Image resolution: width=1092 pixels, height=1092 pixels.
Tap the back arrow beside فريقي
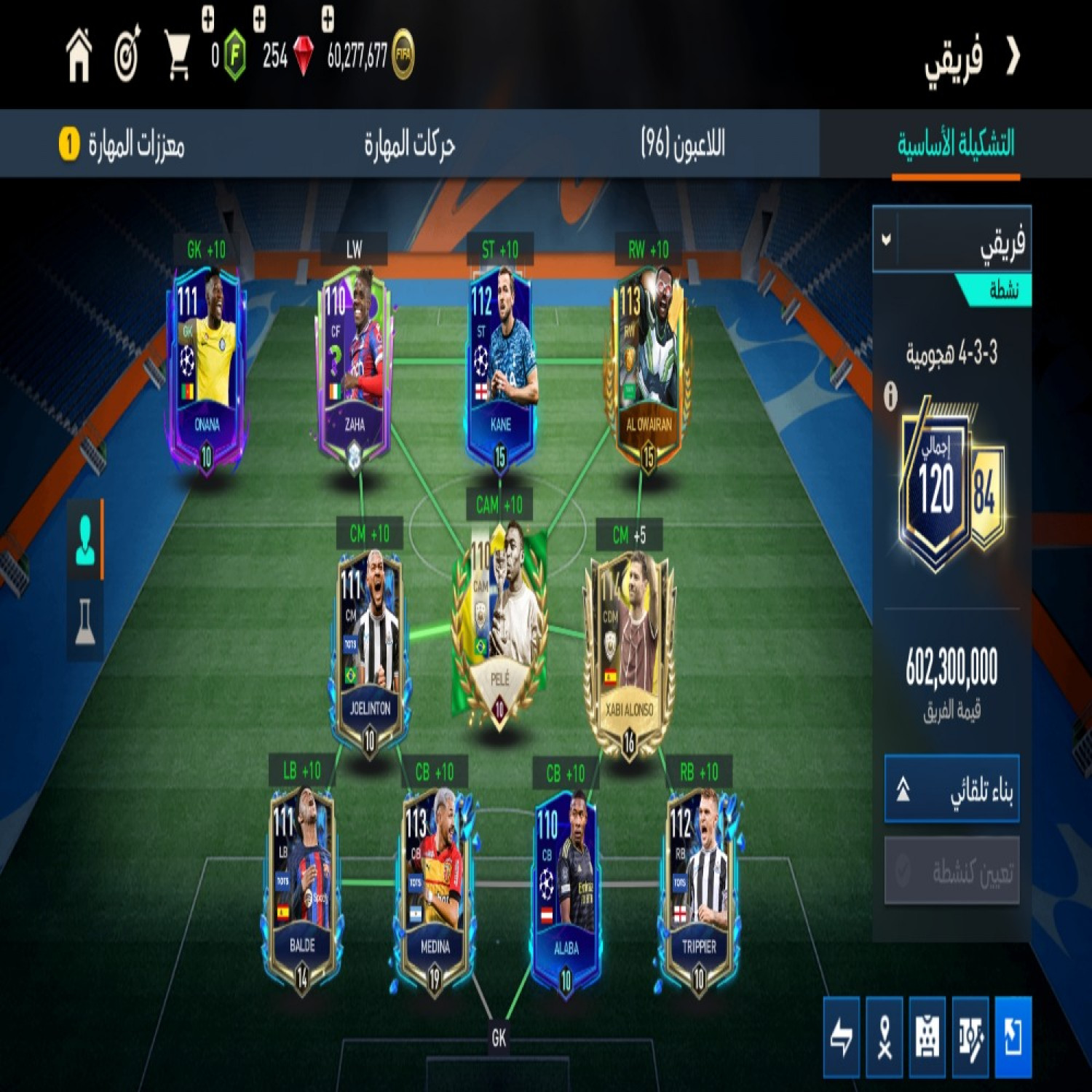click(x=1013, y=56)
